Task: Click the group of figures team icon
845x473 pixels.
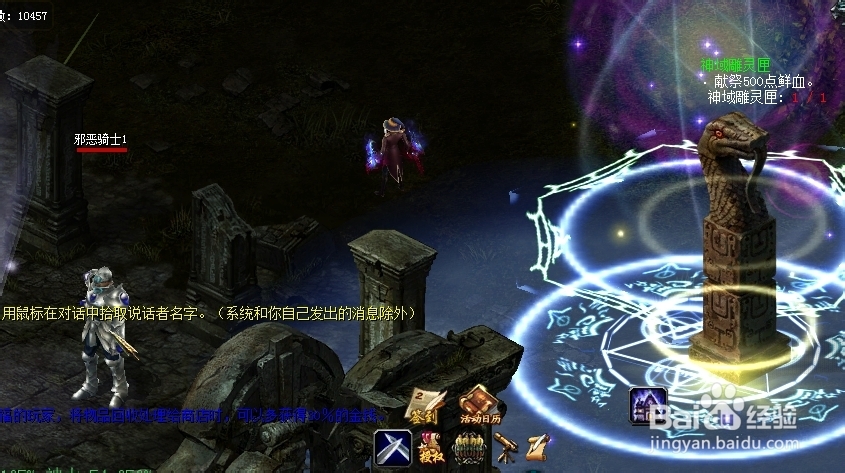Action: 469,447
